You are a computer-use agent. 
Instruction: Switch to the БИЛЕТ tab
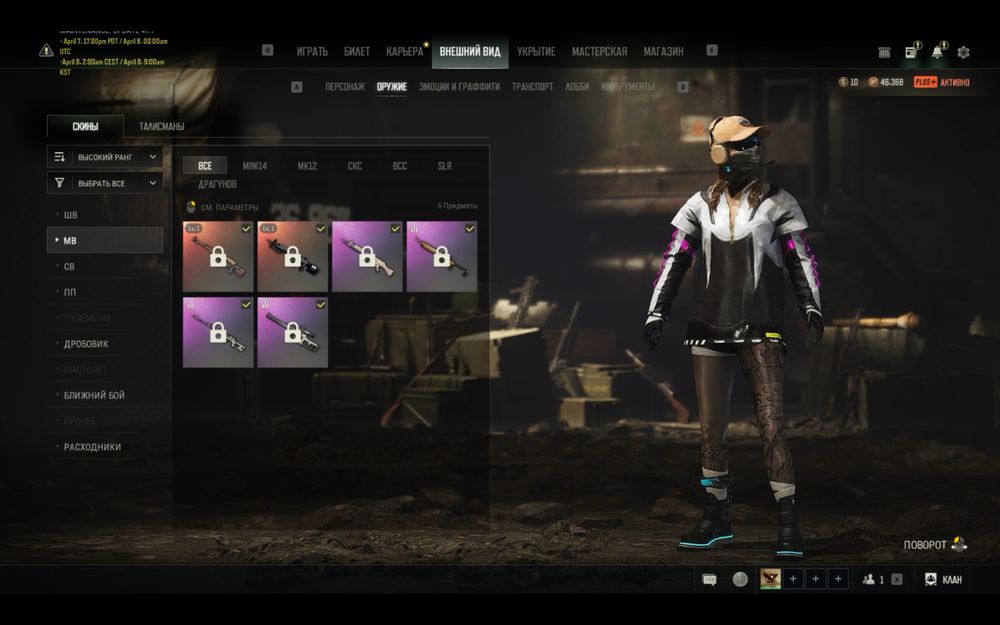click(x=357, y=52)
